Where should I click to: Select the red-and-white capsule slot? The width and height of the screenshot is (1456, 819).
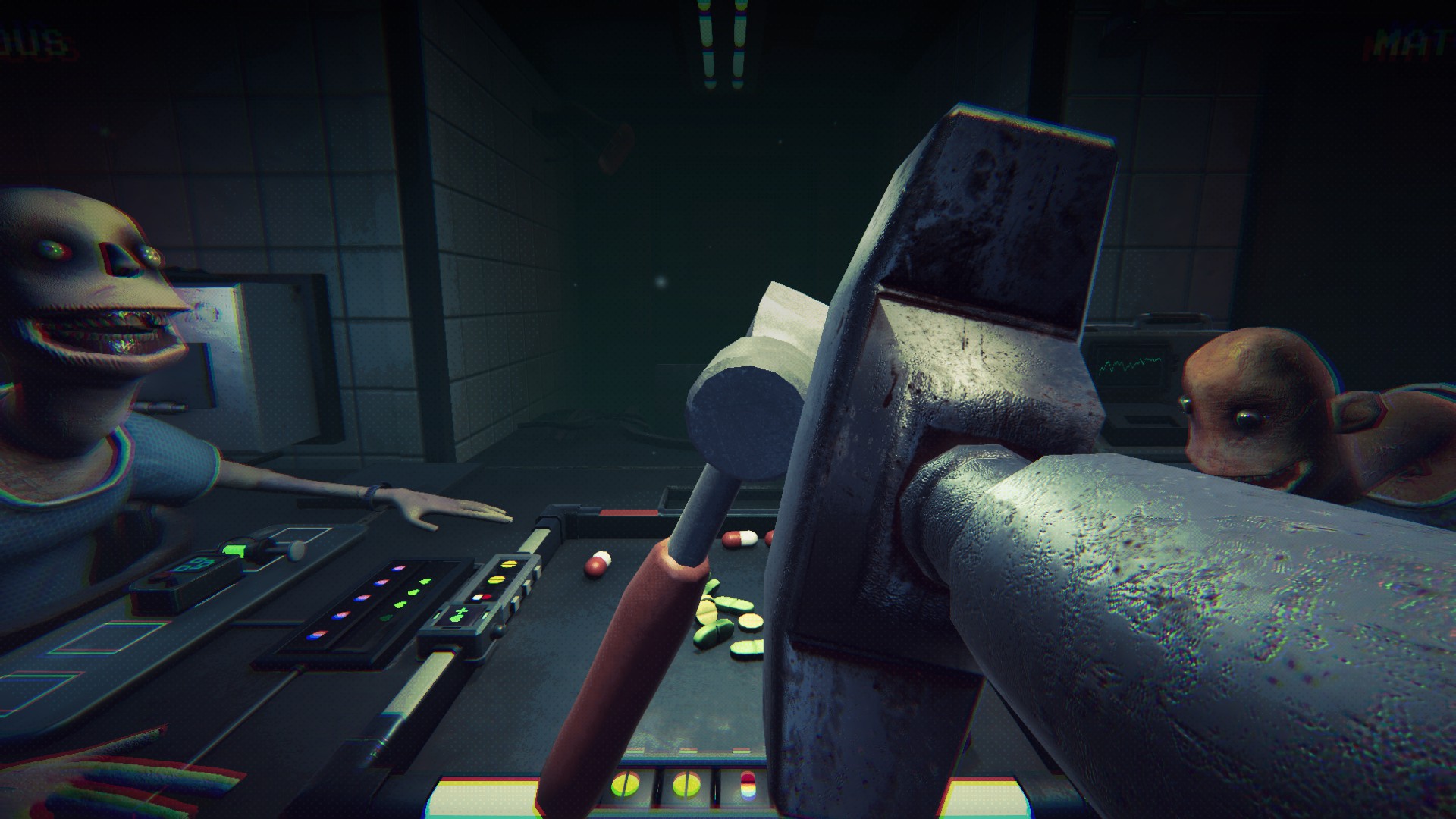747,786
